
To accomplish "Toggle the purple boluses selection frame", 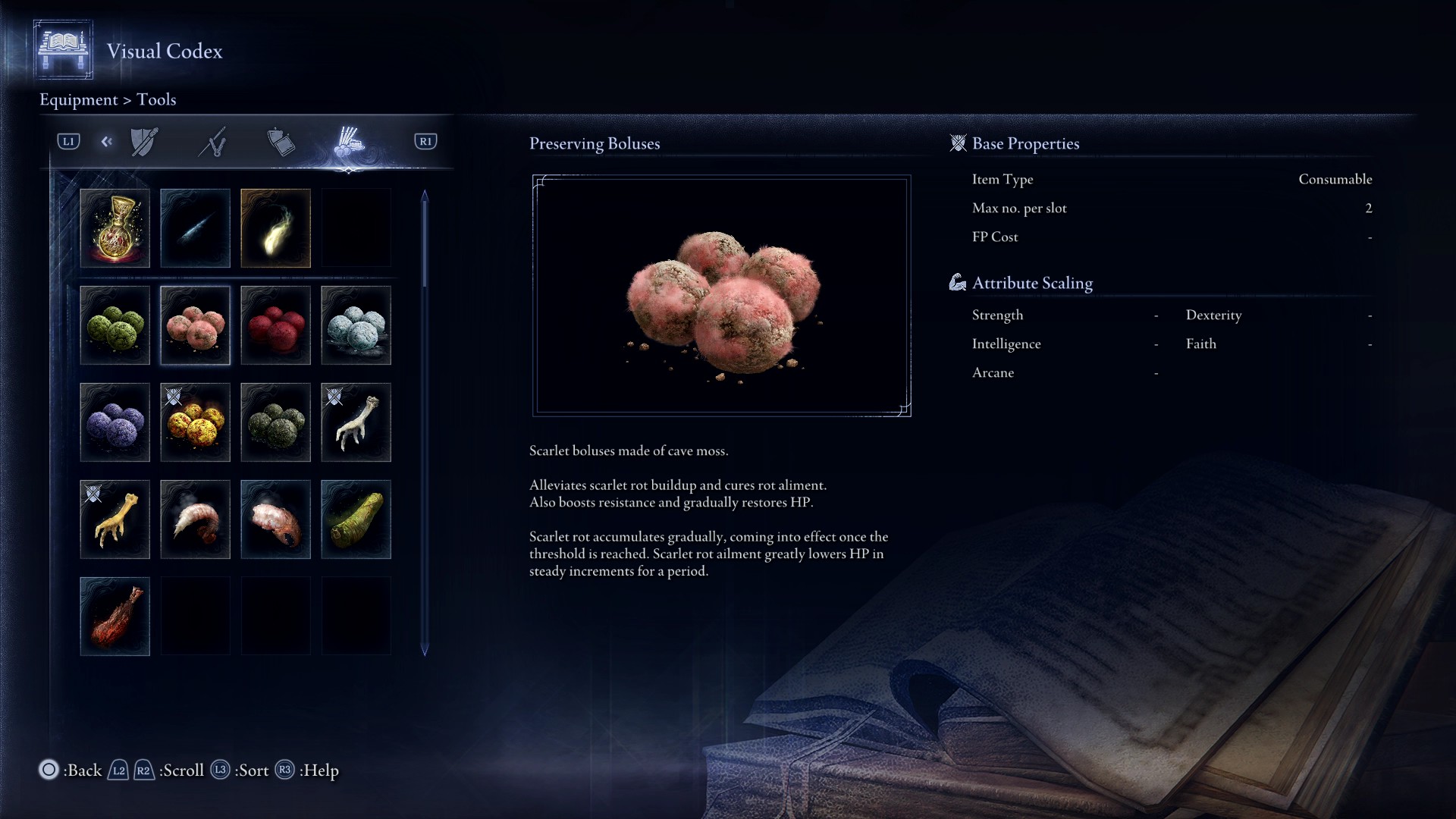I will pos(115,422).
